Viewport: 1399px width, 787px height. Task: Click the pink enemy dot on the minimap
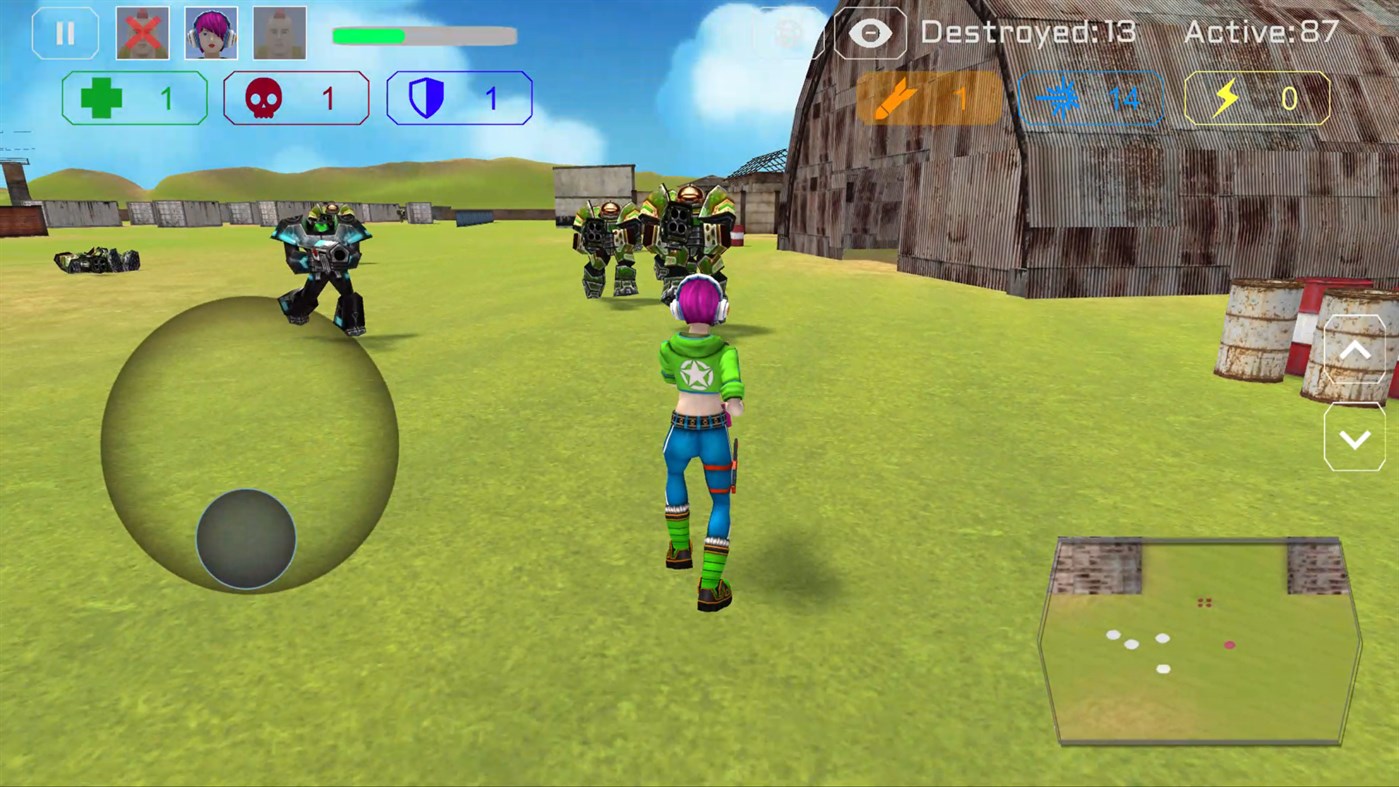coord(1230,645)
